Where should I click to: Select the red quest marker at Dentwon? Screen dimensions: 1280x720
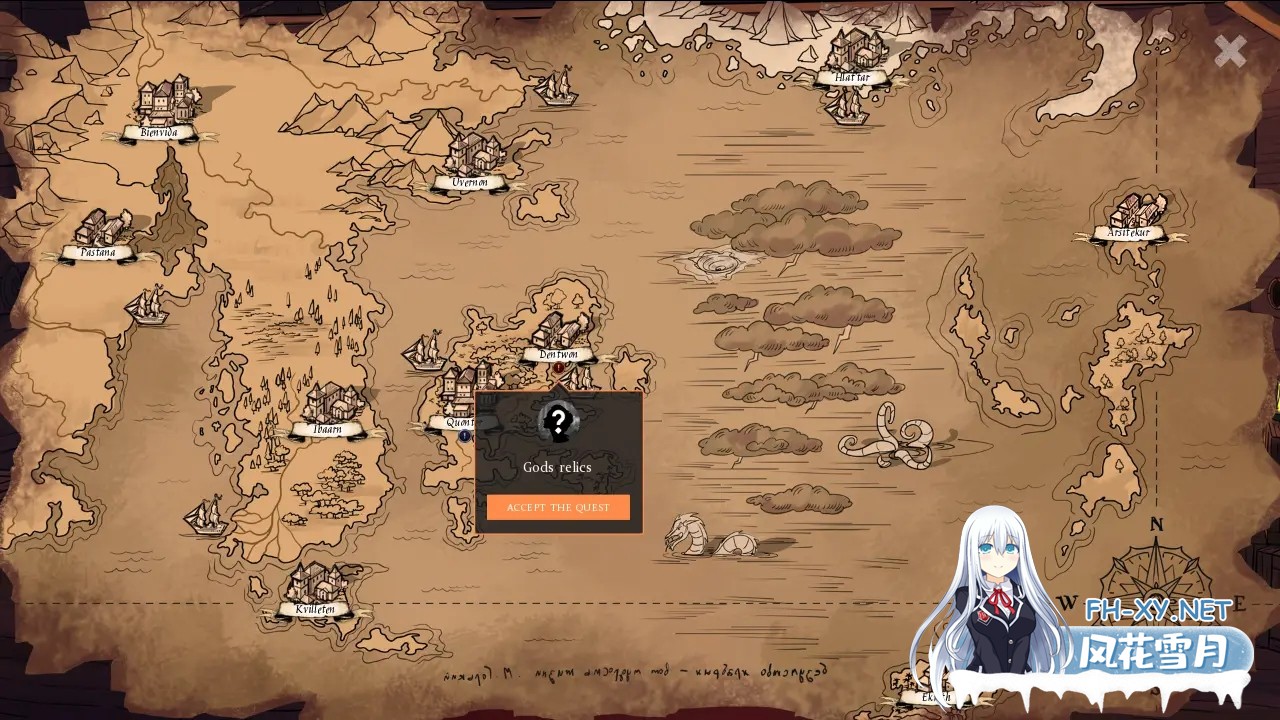[x=557, y=369]
